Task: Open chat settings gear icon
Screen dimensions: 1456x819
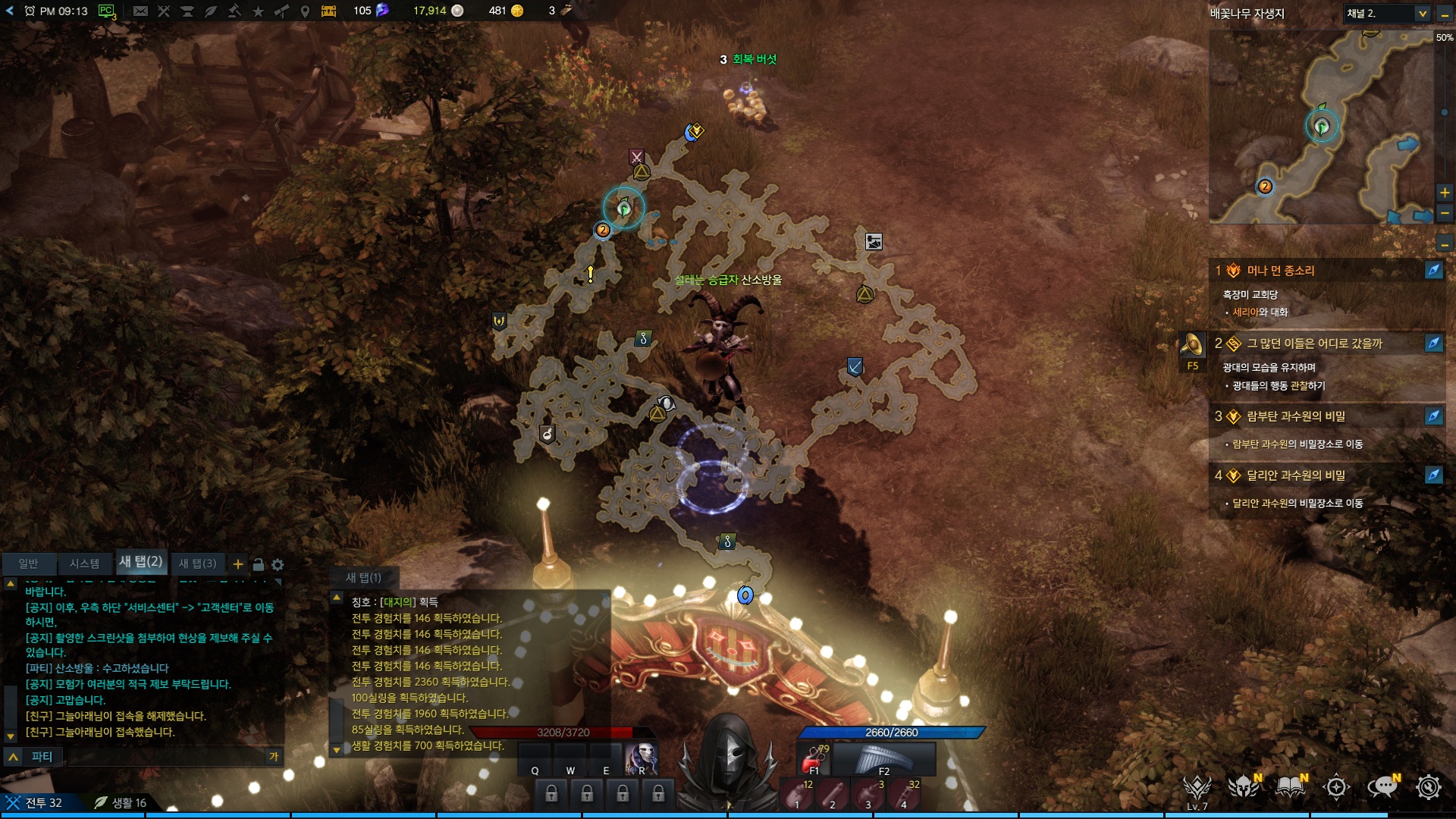Action: (x=278, y=565)
